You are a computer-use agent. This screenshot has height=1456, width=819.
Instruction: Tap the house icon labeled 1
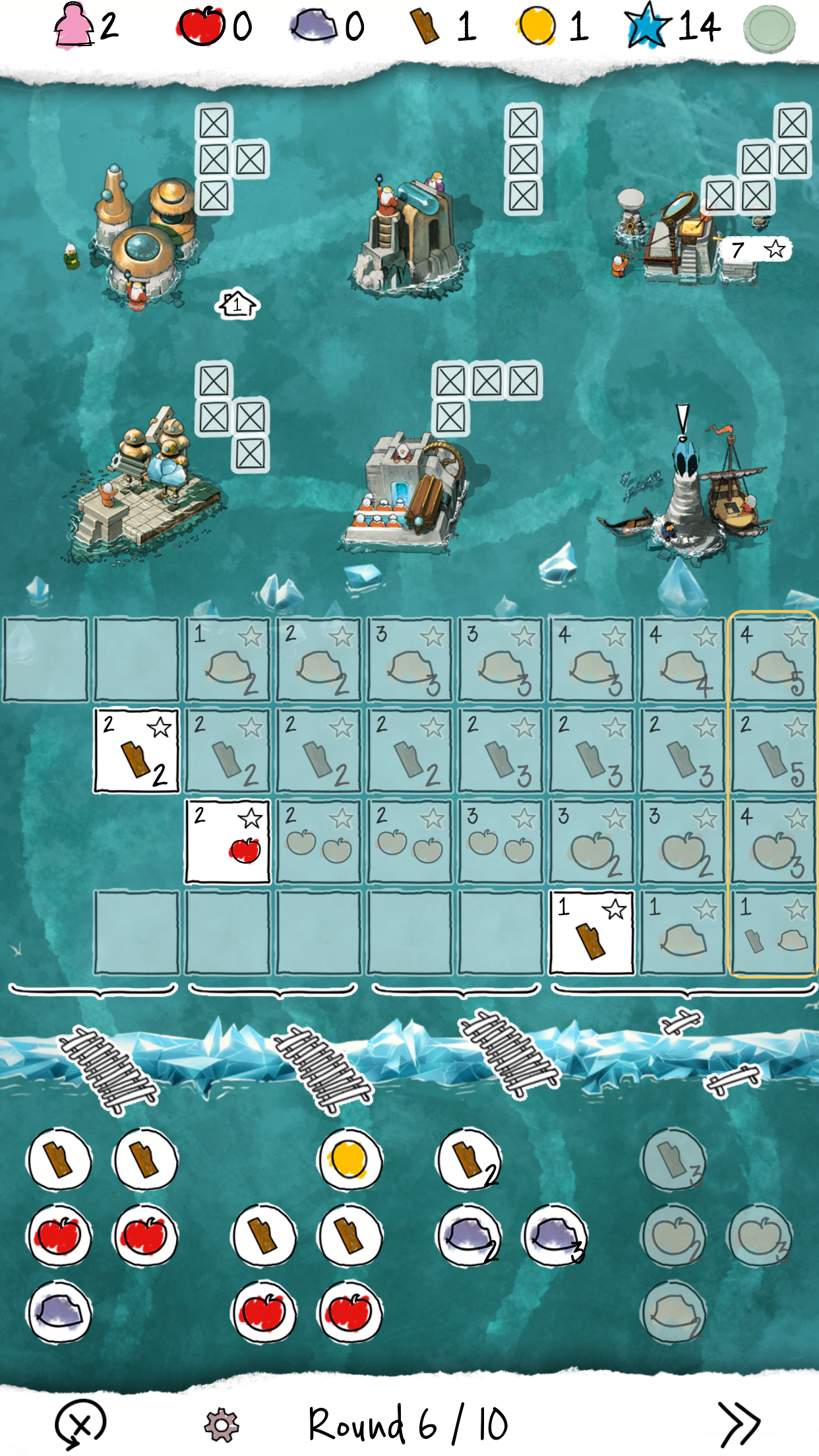(x=237, y=304)
